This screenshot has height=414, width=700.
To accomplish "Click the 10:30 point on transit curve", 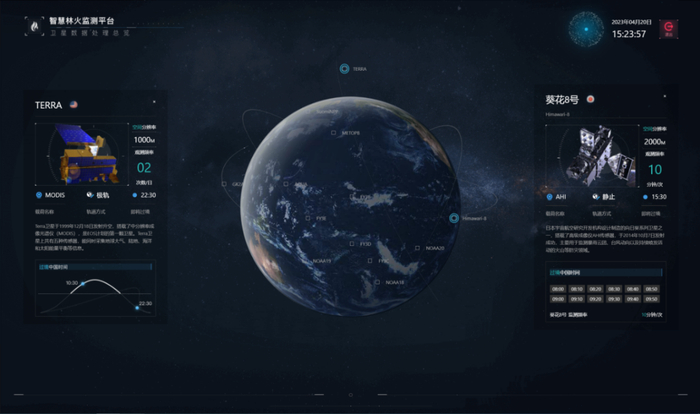I will click(85, 283).
